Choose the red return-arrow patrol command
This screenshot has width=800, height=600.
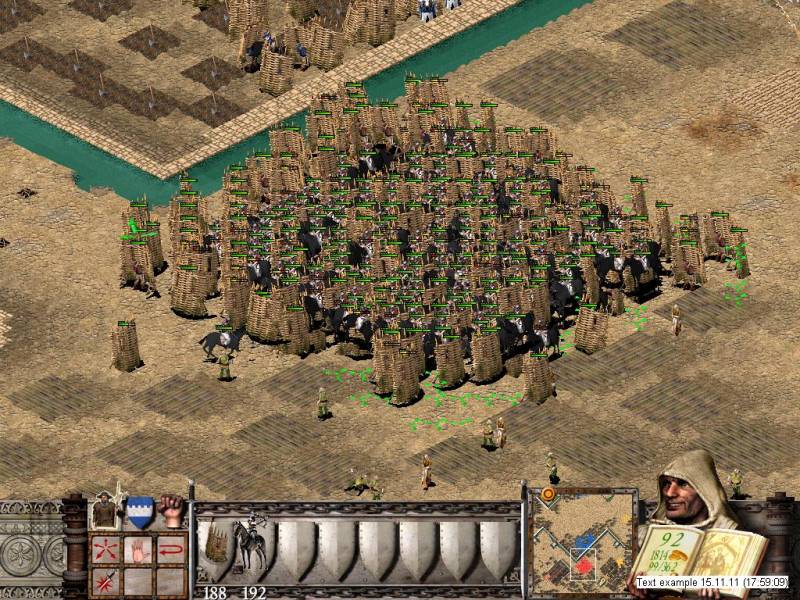click(172, 549)
